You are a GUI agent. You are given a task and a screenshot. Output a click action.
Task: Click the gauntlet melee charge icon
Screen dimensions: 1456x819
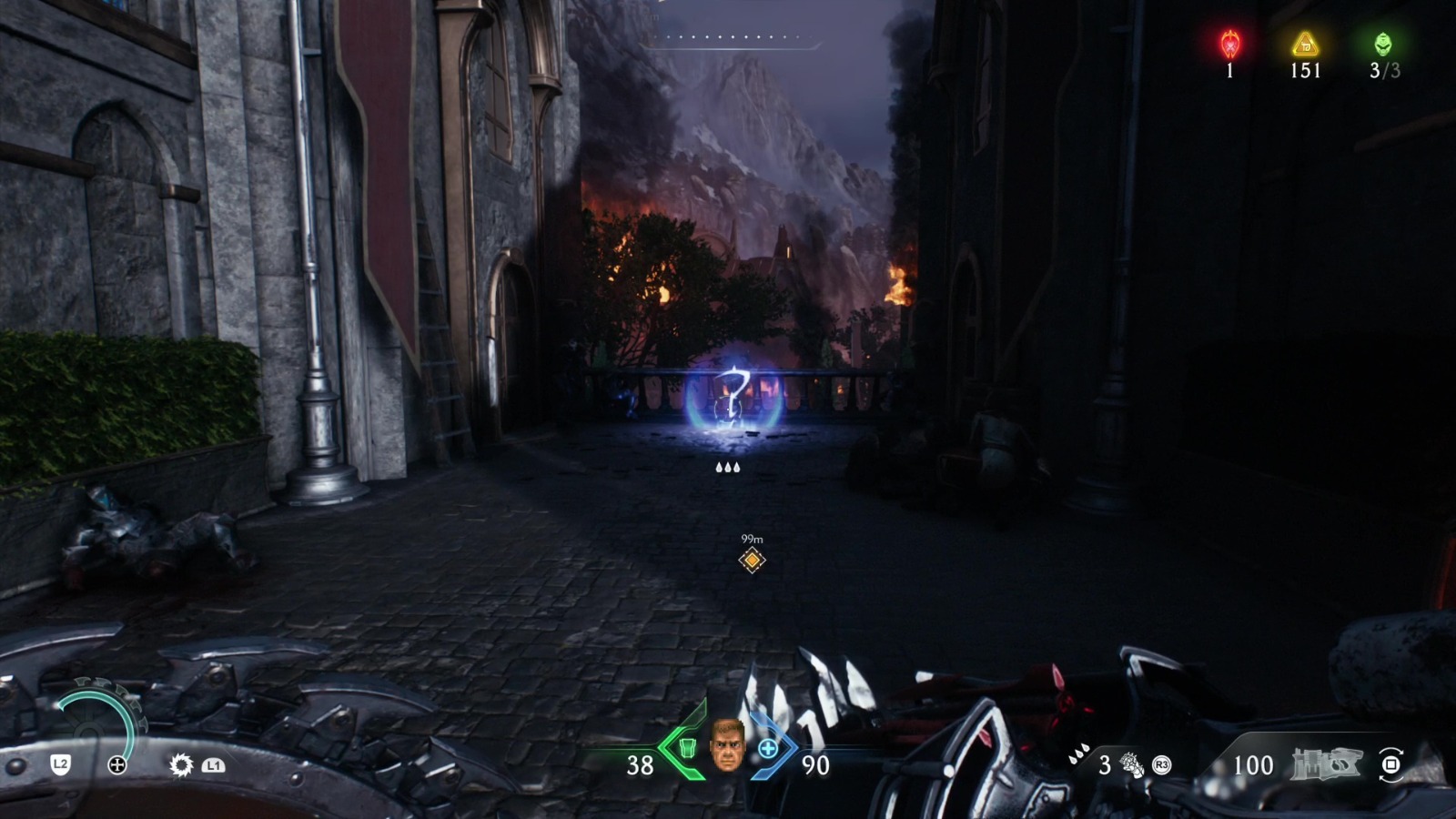point(1131,764)
